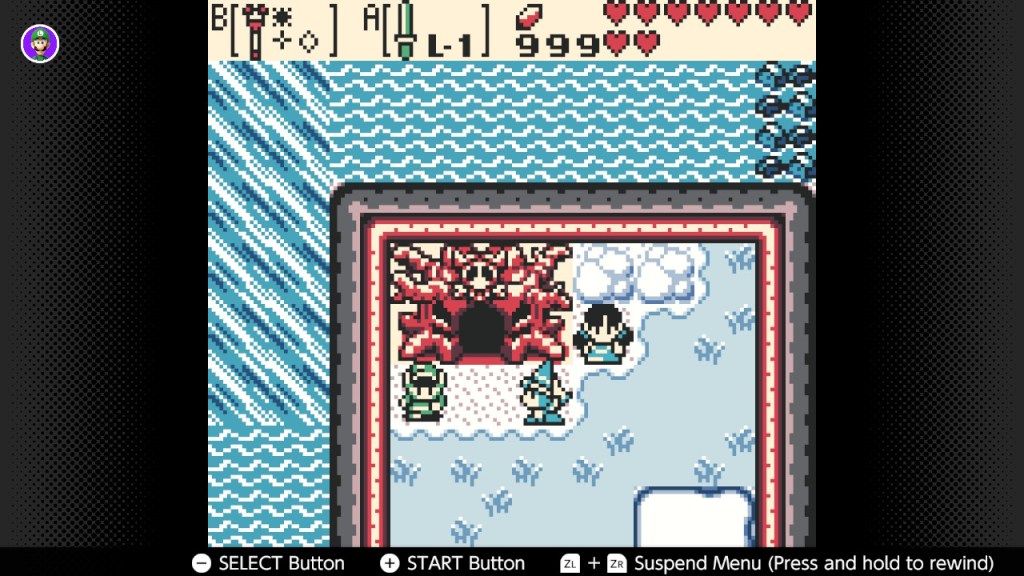Open the Luigi player profile icon
1024x576 pixels.
point(40,44)
